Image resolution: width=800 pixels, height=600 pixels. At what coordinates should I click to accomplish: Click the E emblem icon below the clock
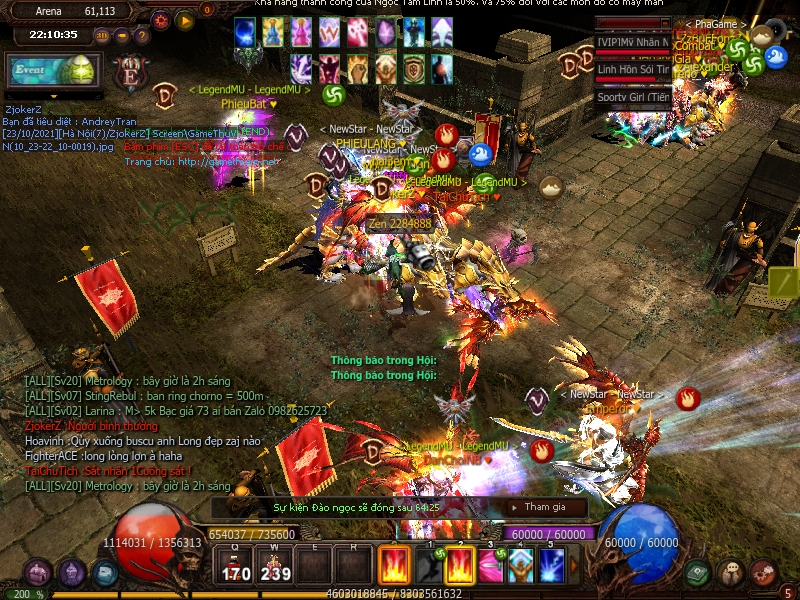[130, 75]
